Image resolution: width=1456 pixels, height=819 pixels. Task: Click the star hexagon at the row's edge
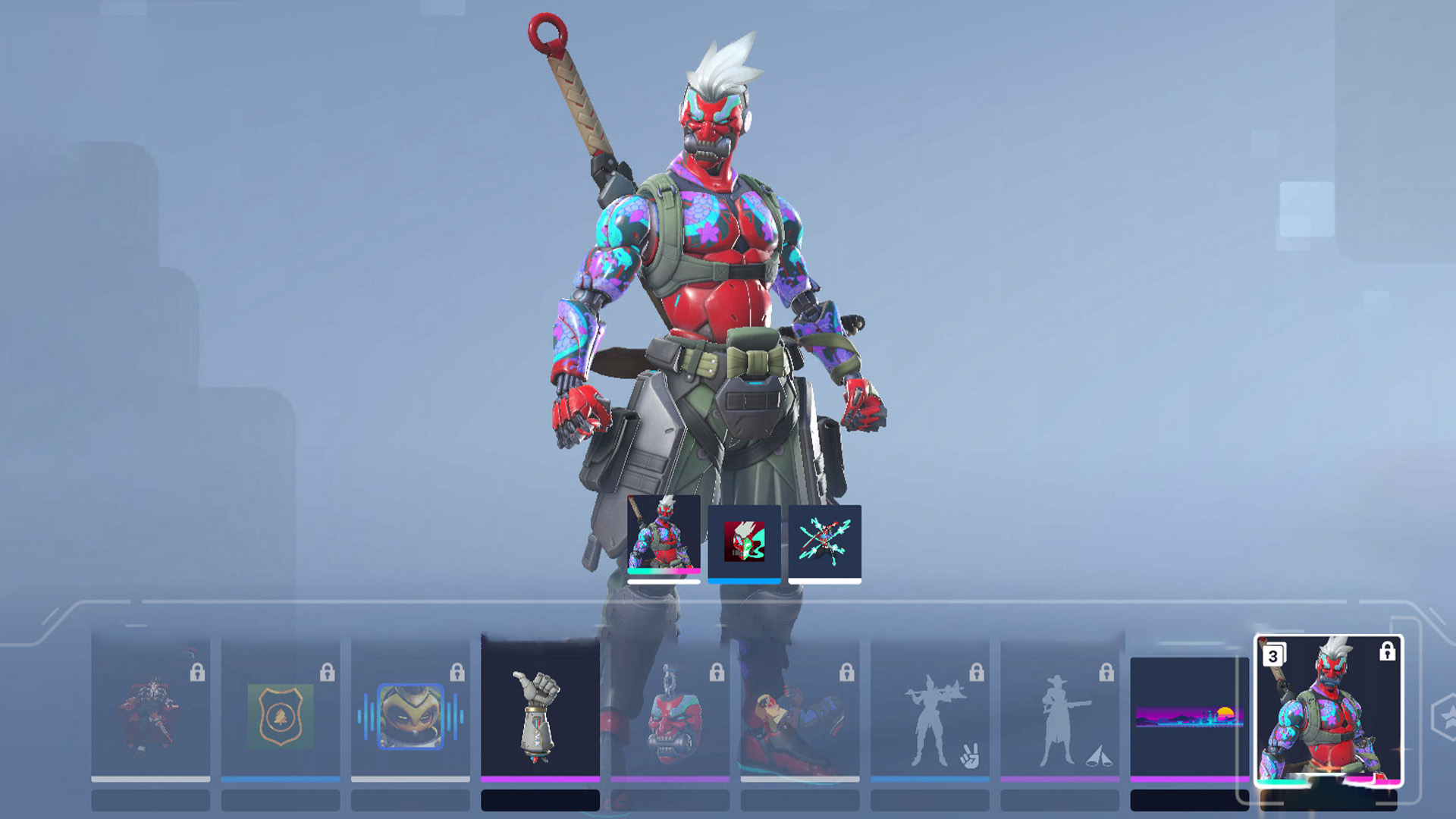coord(1445,717)
